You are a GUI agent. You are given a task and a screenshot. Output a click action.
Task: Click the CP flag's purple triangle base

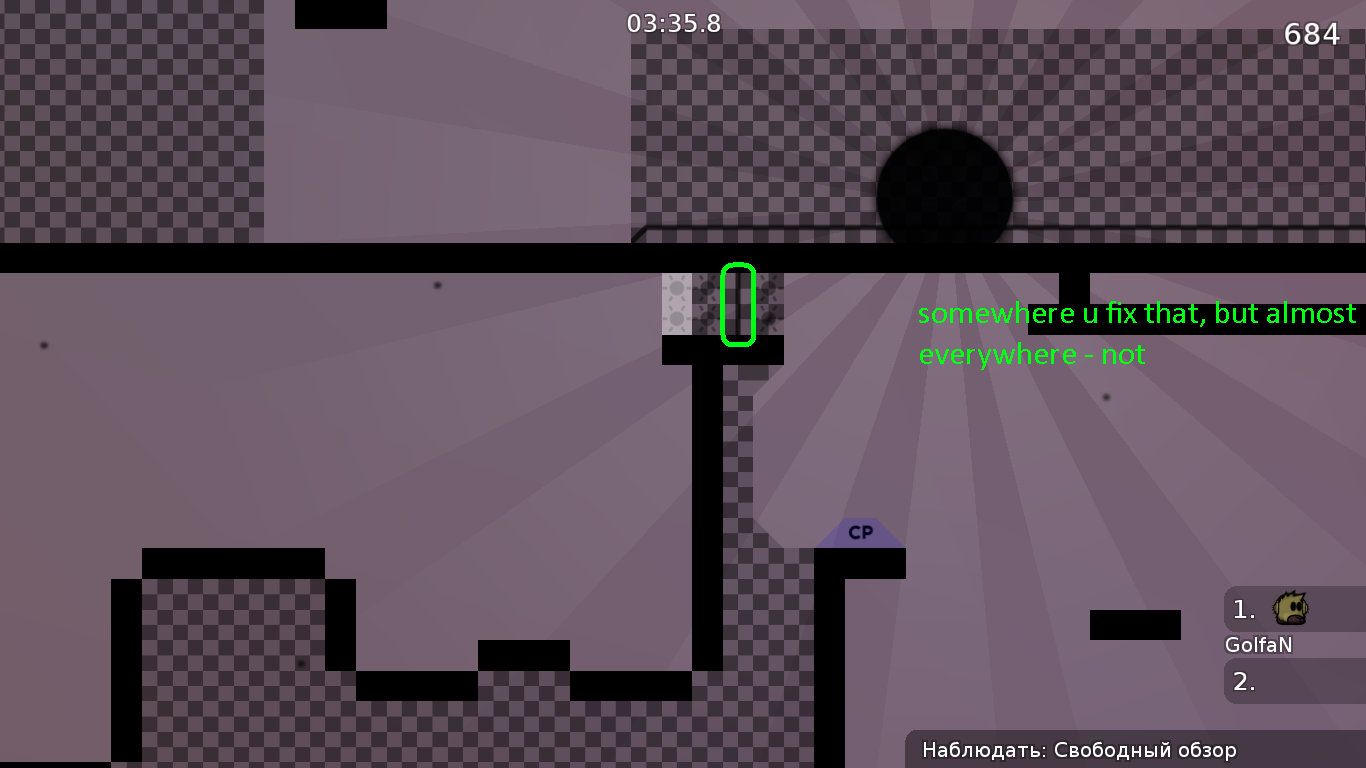click(860, 543)
